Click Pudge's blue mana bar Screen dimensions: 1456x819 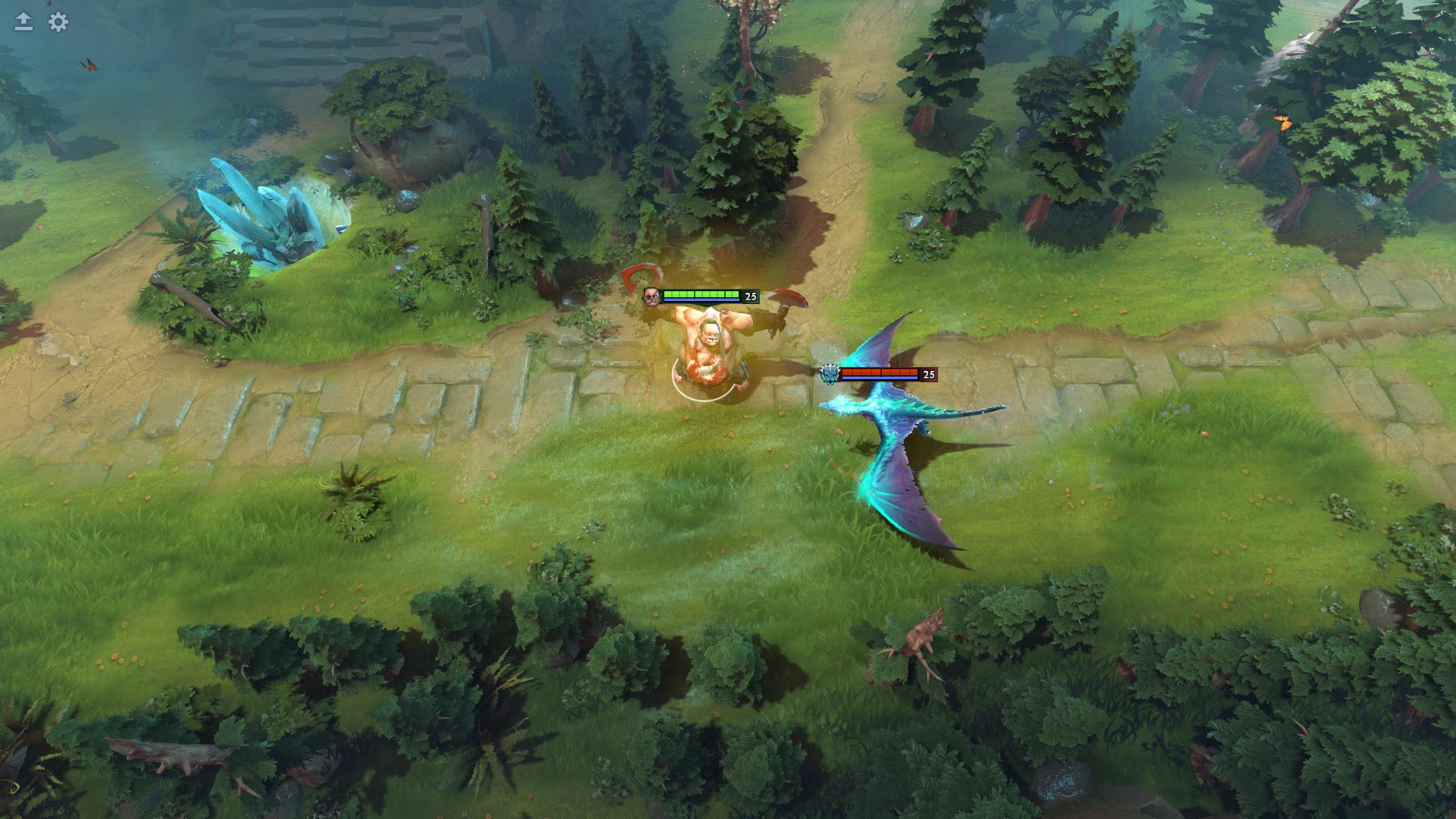pyautogui.click(x=701, y=300)
